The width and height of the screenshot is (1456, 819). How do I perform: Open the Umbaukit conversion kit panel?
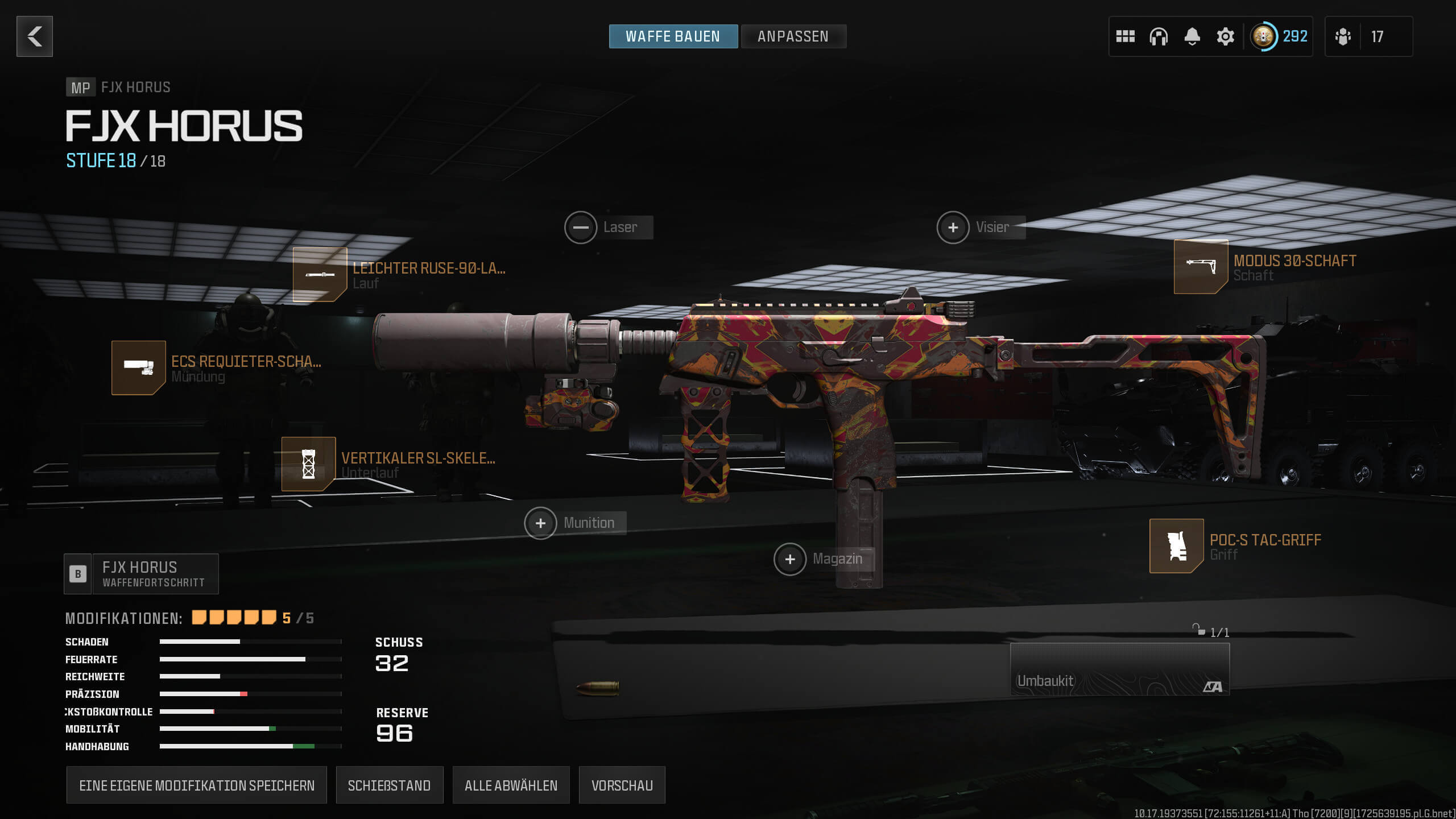click(1119, 669)
